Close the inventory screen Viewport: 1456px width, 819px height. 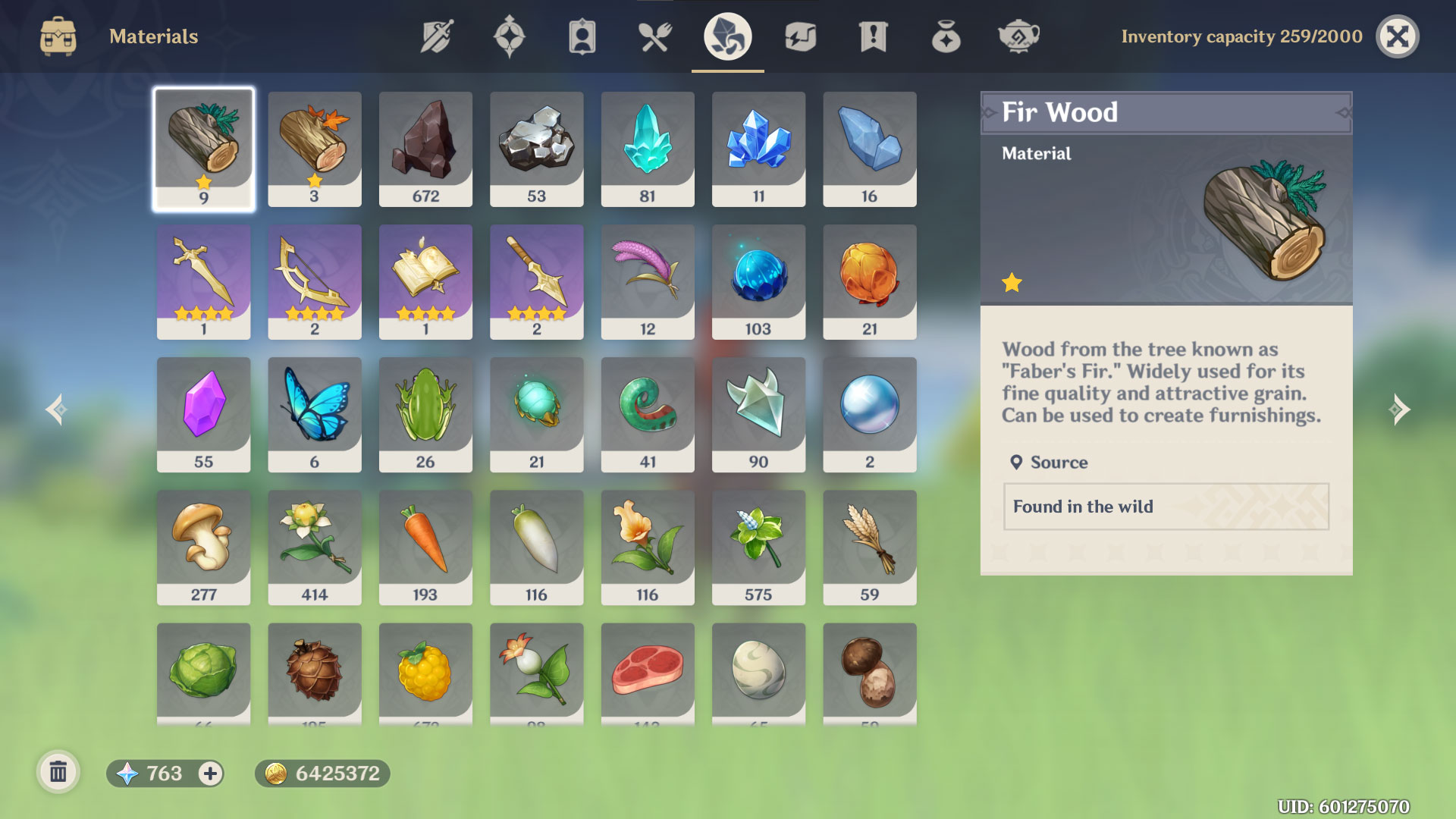(1398, 36)
